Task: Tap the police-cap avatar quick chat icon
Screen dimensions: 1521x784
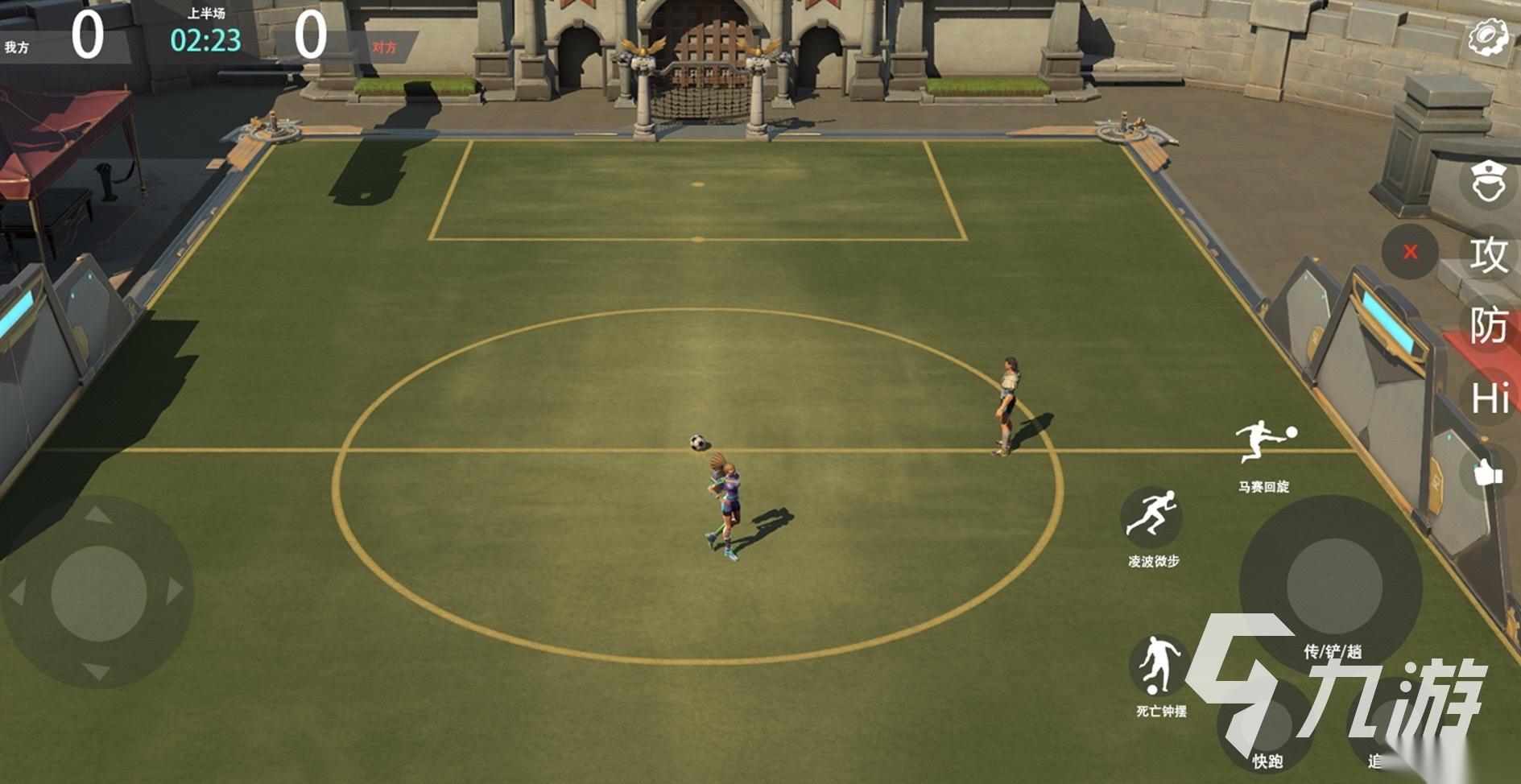Action: 1488,183
